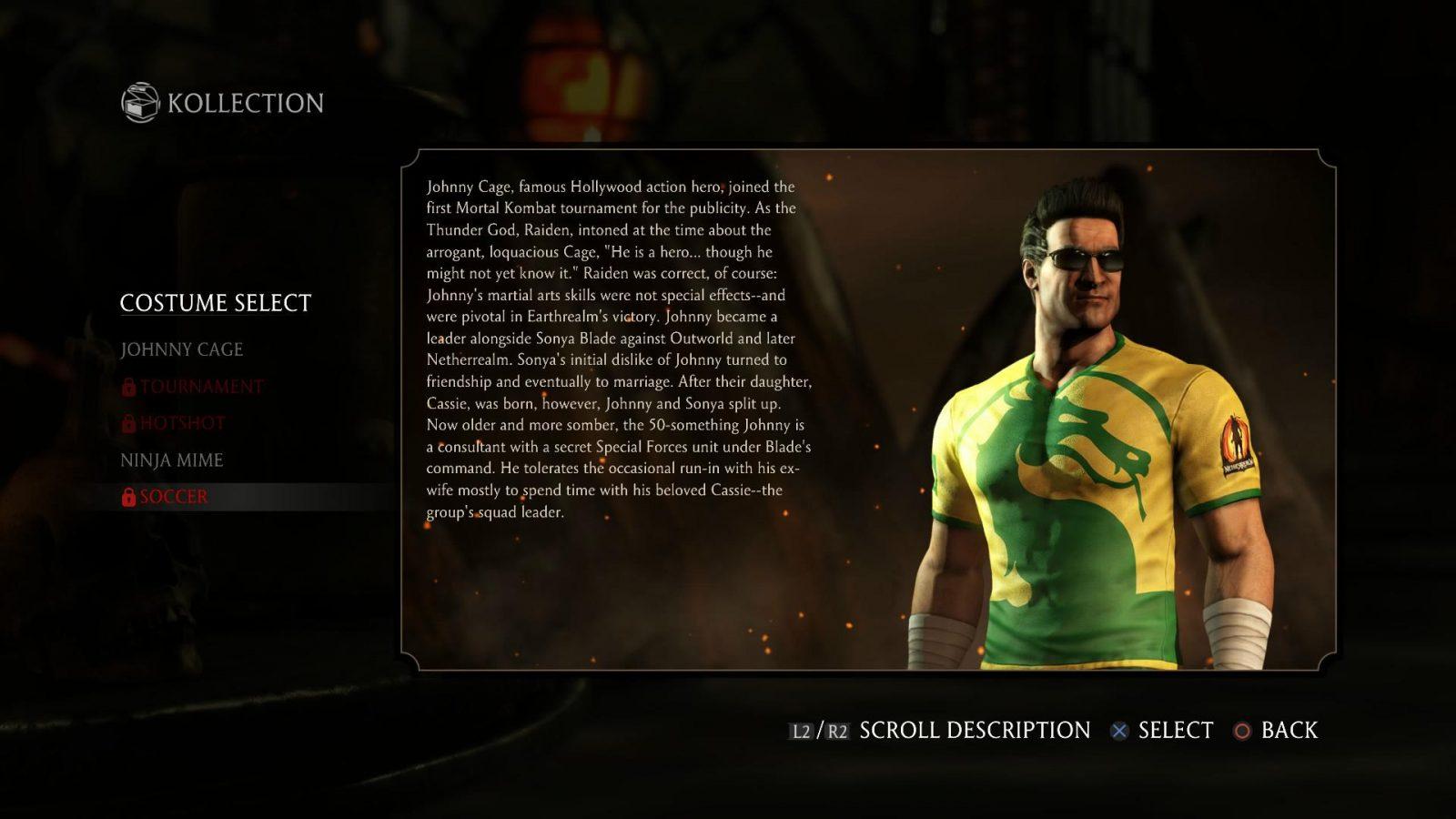
Task: Select the Johnny Cage default costume
Action: click(x=181, y=349)
